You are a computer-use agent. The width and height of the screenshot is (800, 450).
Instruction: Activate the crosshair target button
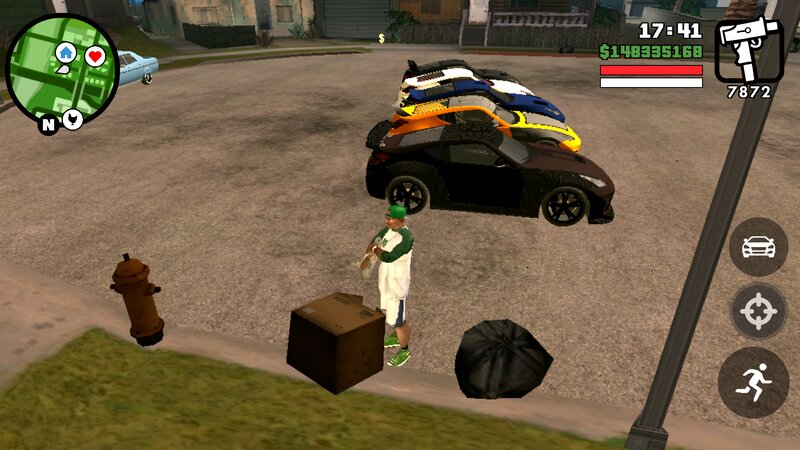pos(758,313)
